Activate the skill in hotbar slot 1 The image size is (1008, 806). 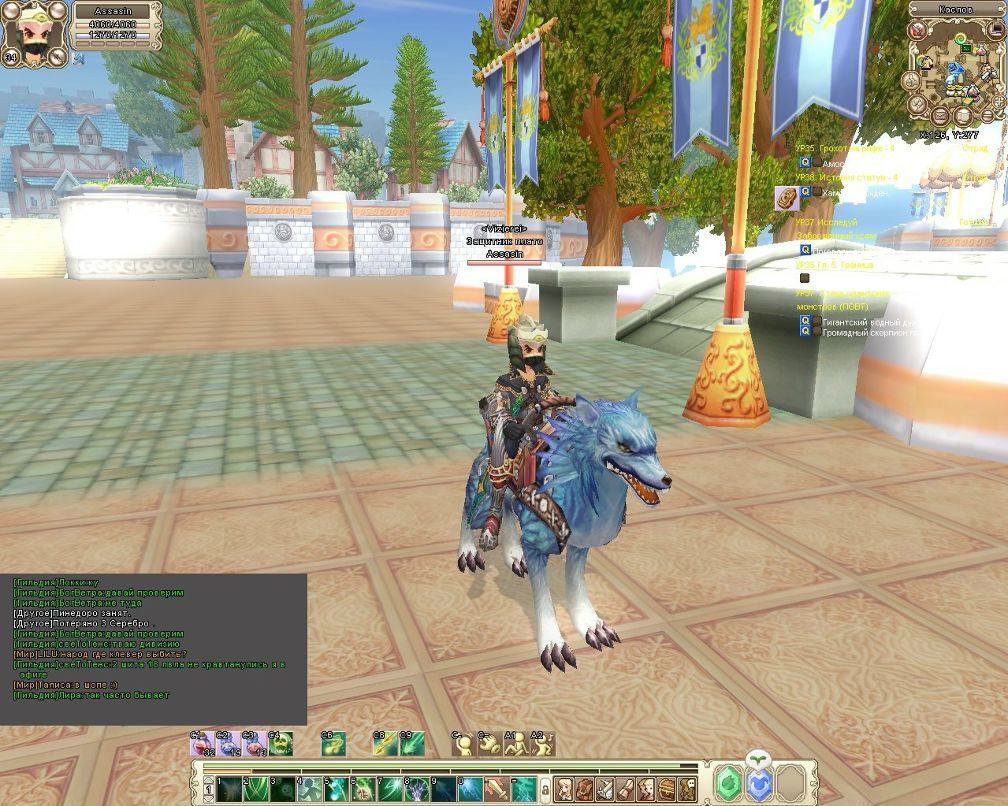[x=229, y=788]
